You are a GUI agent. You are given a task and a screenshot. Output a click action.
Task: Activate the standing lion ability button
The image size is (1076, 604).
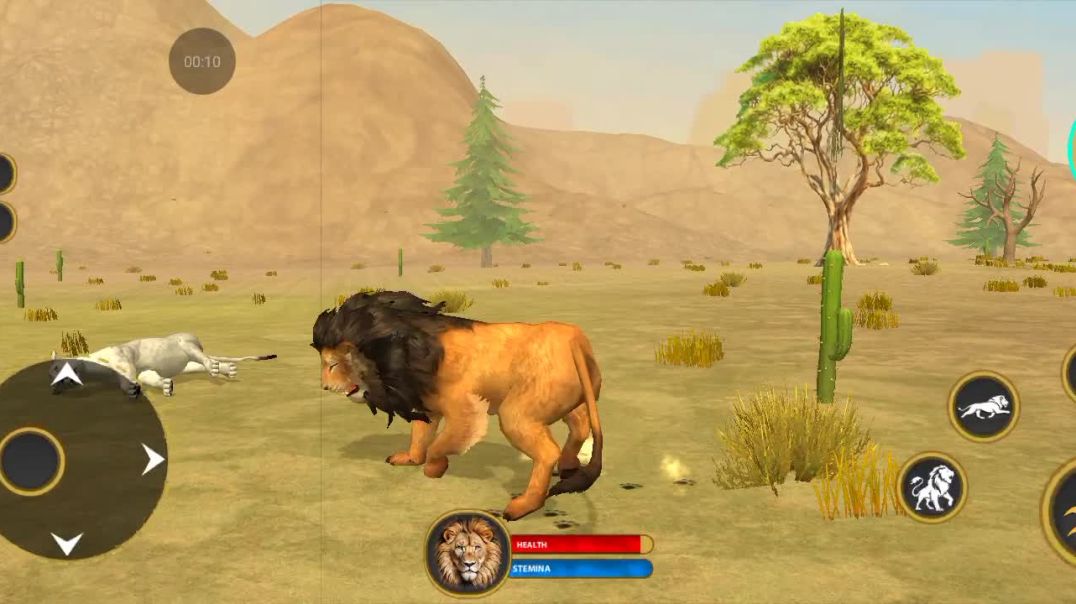[932, 488]
